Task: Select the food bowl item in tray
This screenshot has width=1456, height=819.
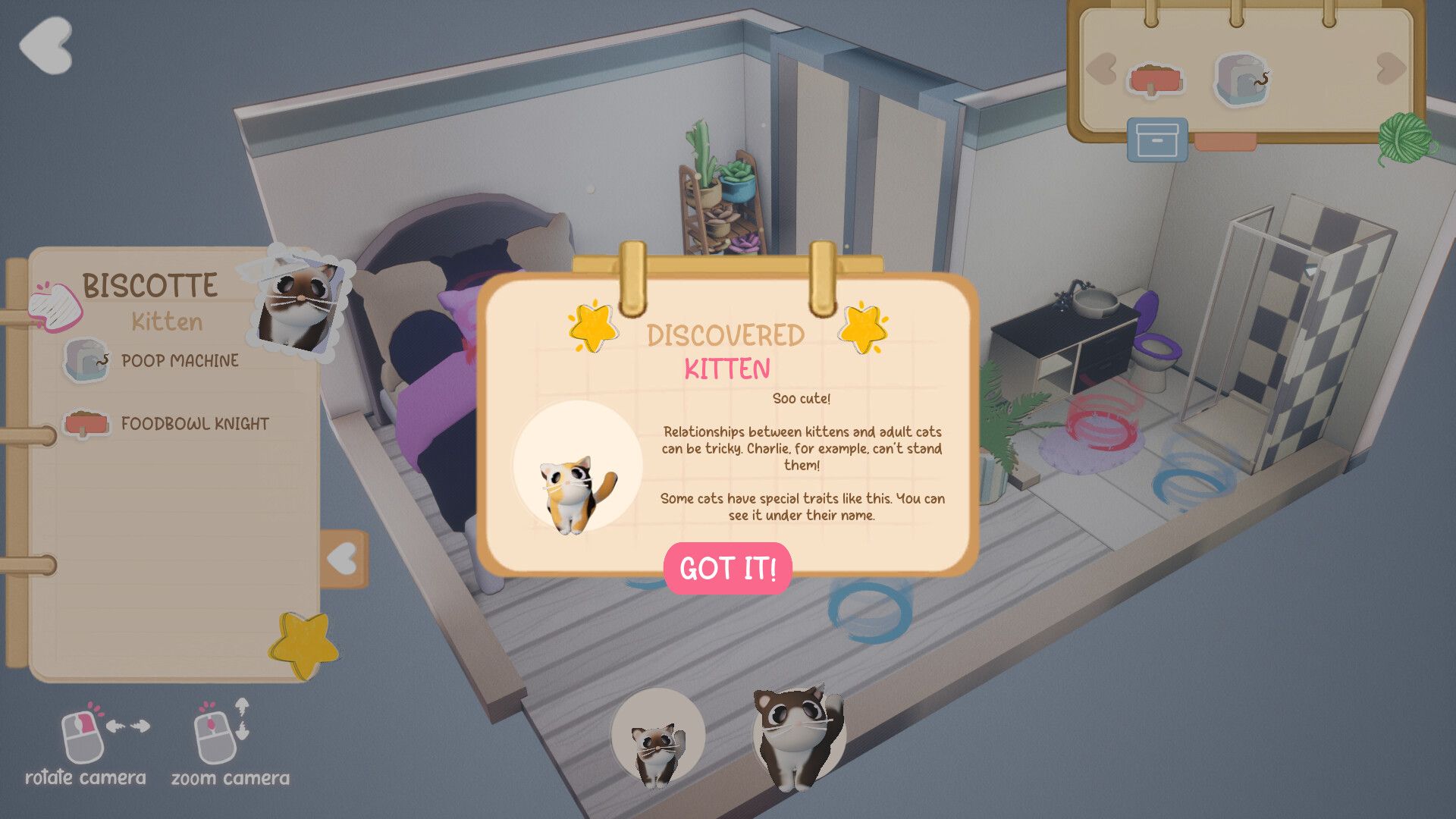Action: (1155, 80)
